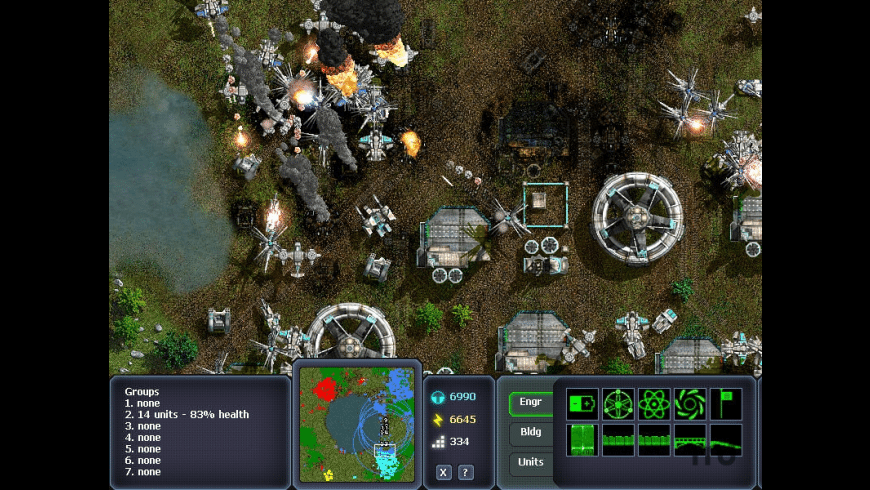
Task: Open help with the question mark button
Action: 466,472
